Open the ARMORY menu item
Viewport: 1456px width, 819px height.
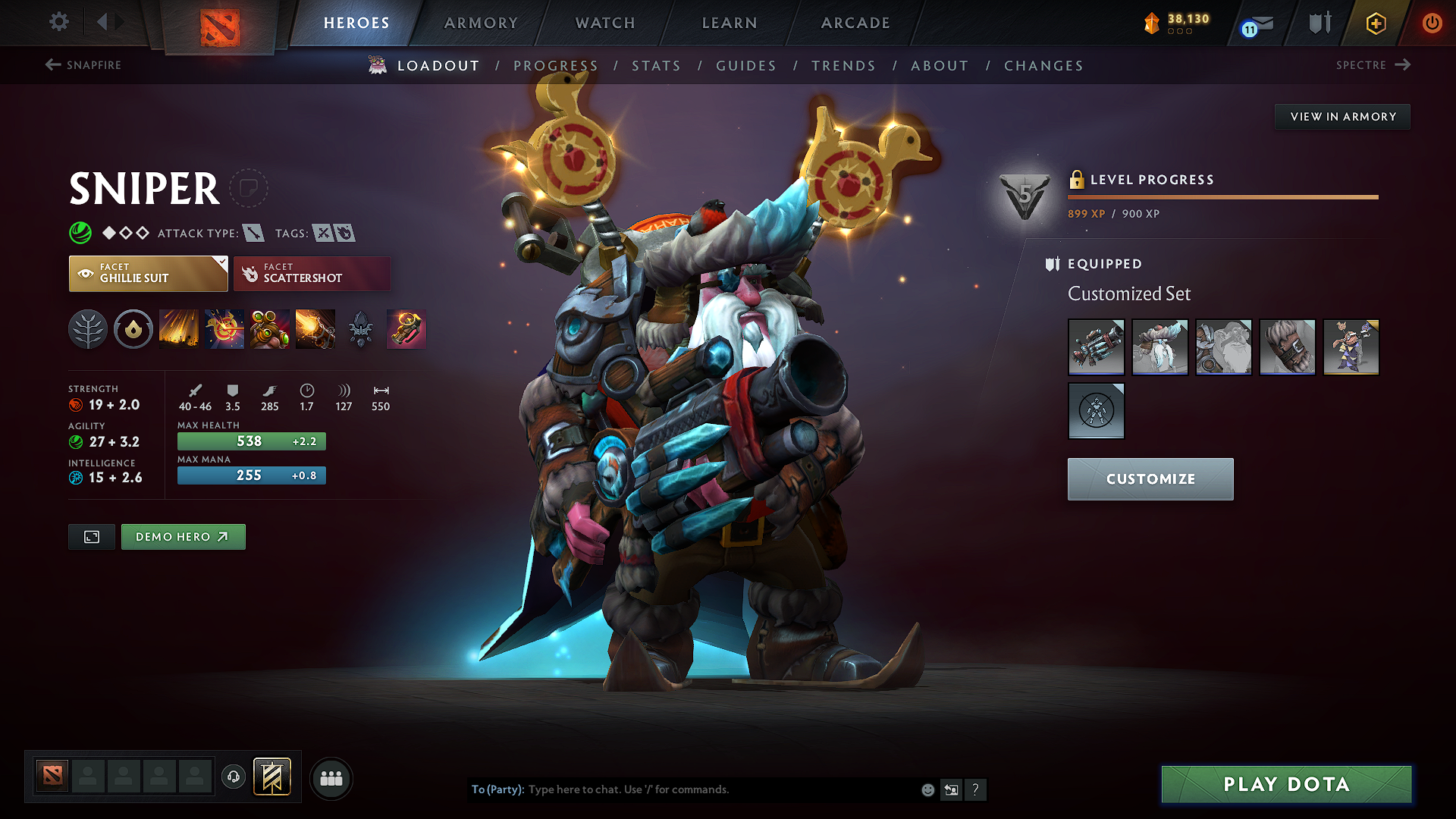pyautogui.click(x=481, y=23)
